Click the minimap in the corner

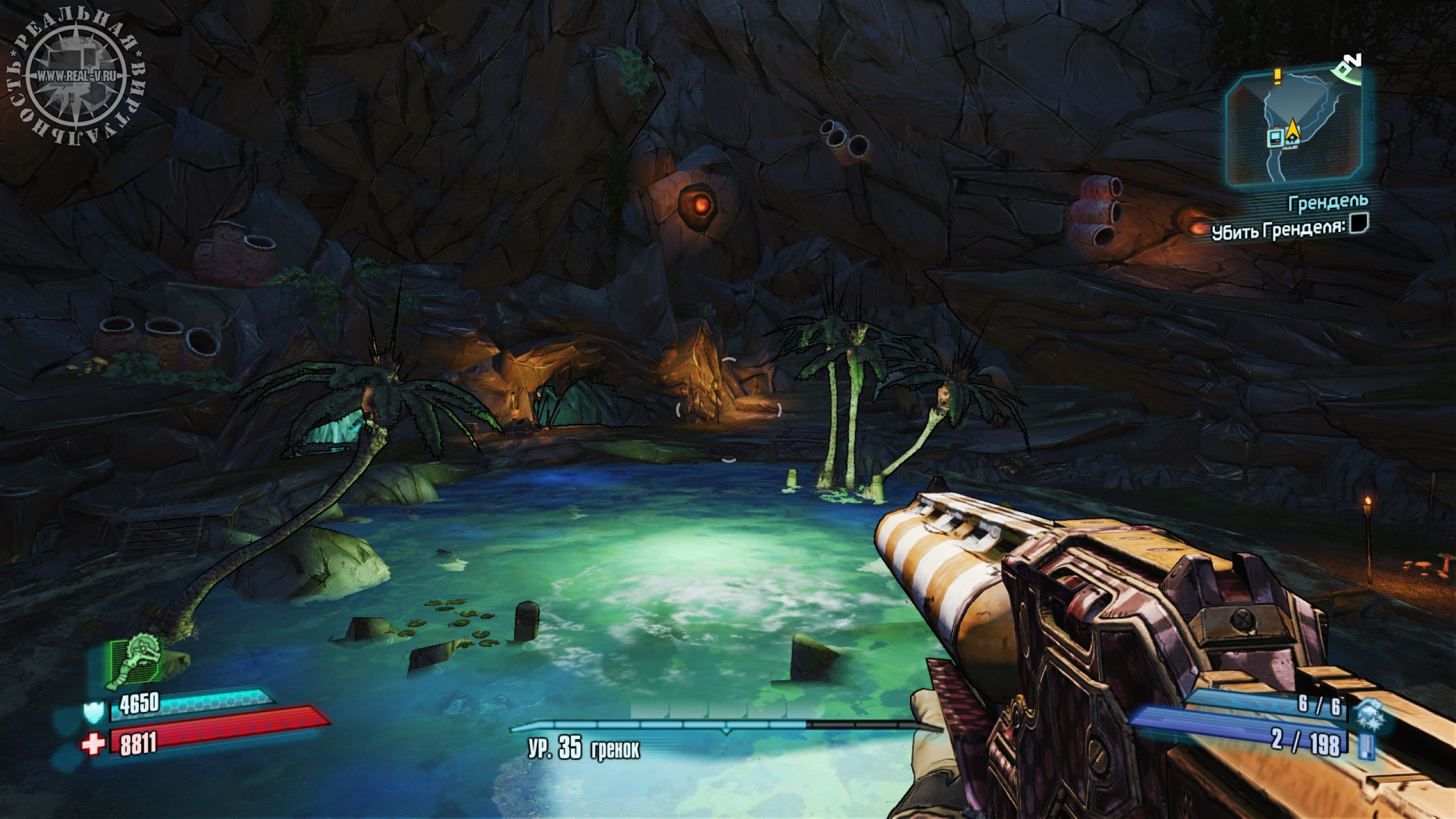(1299, 129)
